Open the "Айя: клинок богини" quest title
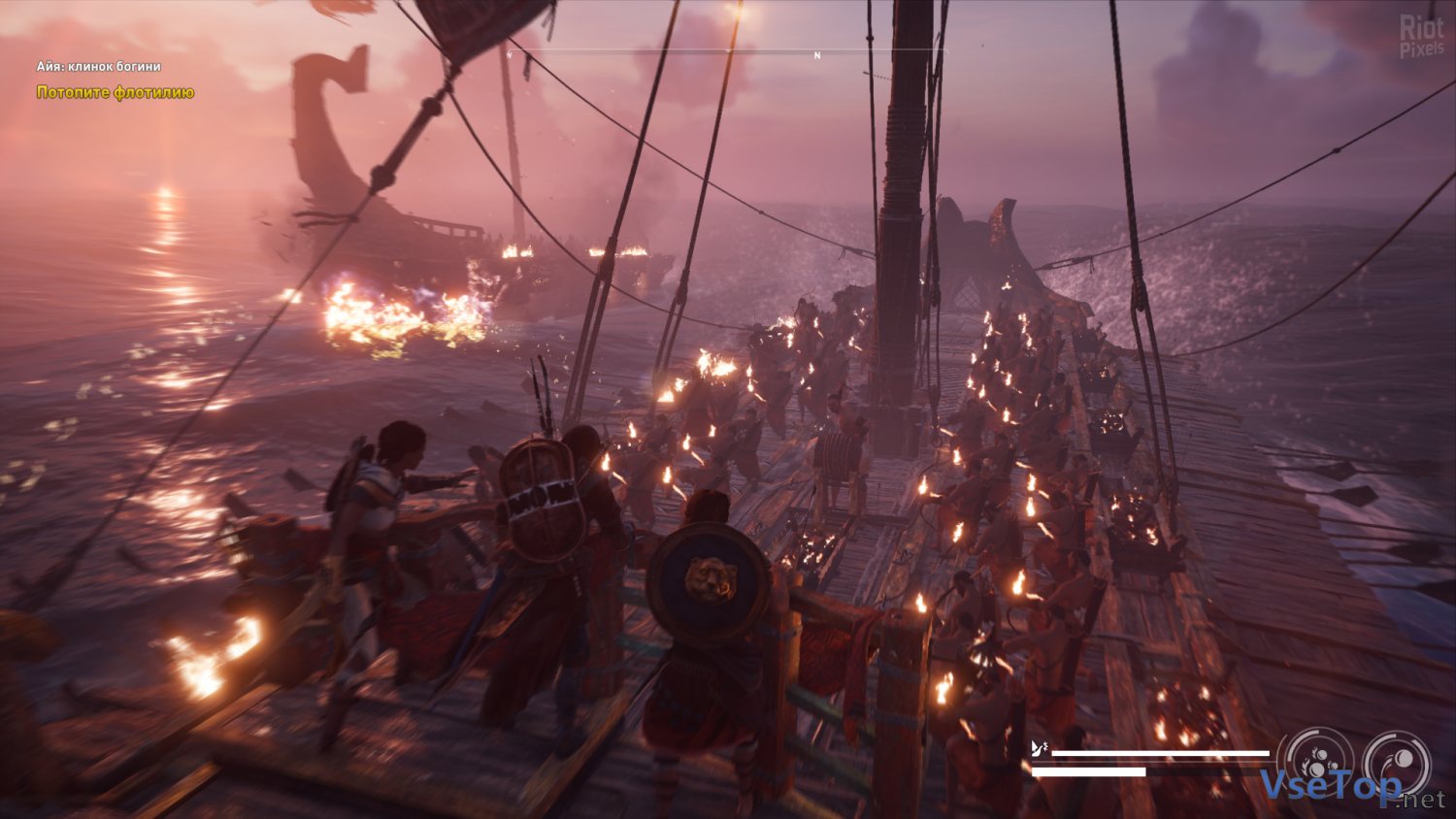 pyautogui.click(x=99, y=66)
